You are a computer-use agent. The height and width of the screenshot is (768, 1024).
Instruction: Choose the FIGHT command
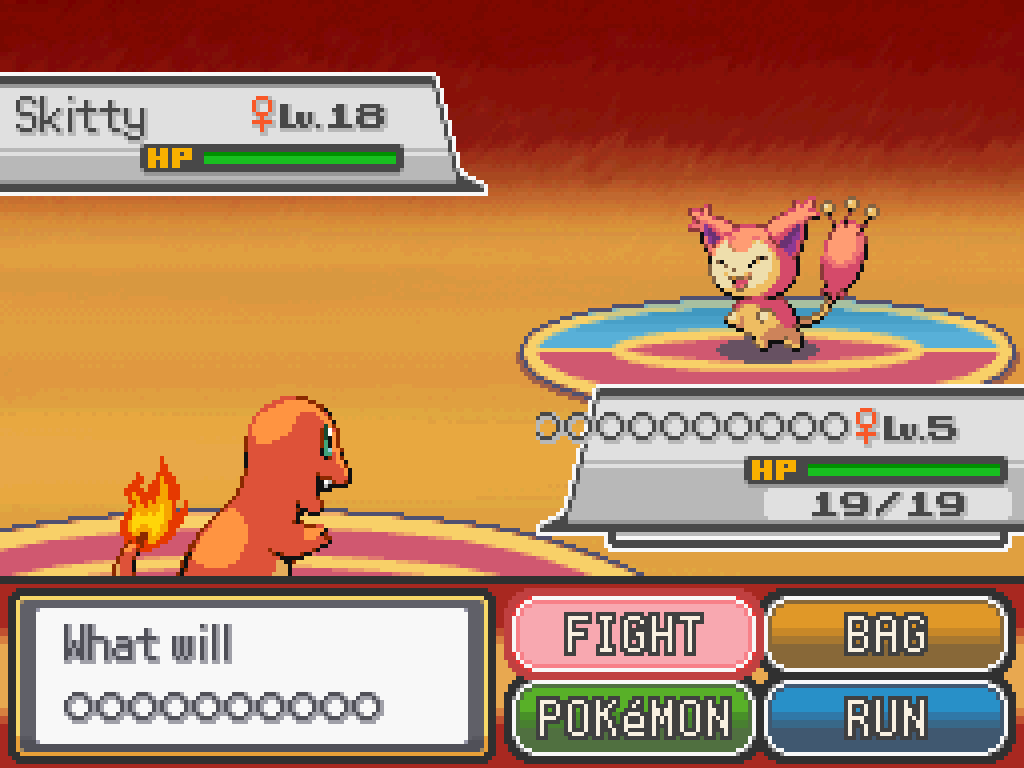coord(633,634)
